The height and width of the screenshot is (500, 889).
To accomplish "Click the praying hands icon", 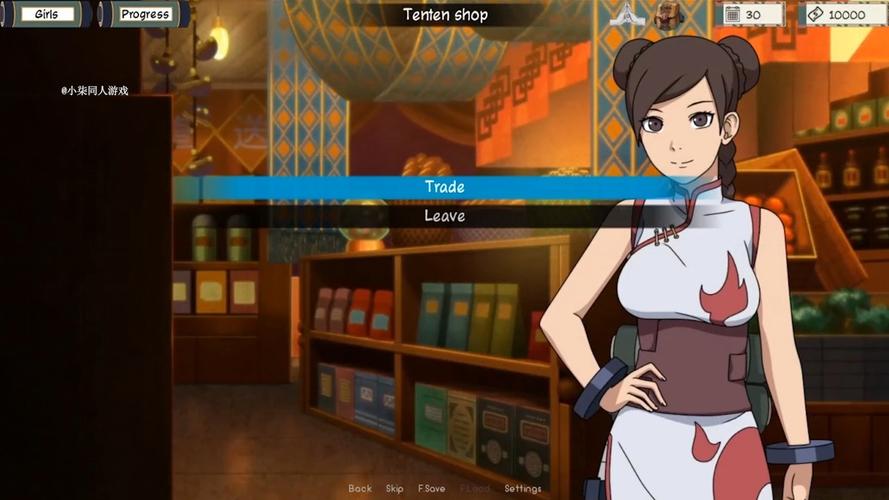I will coord(624,14).
